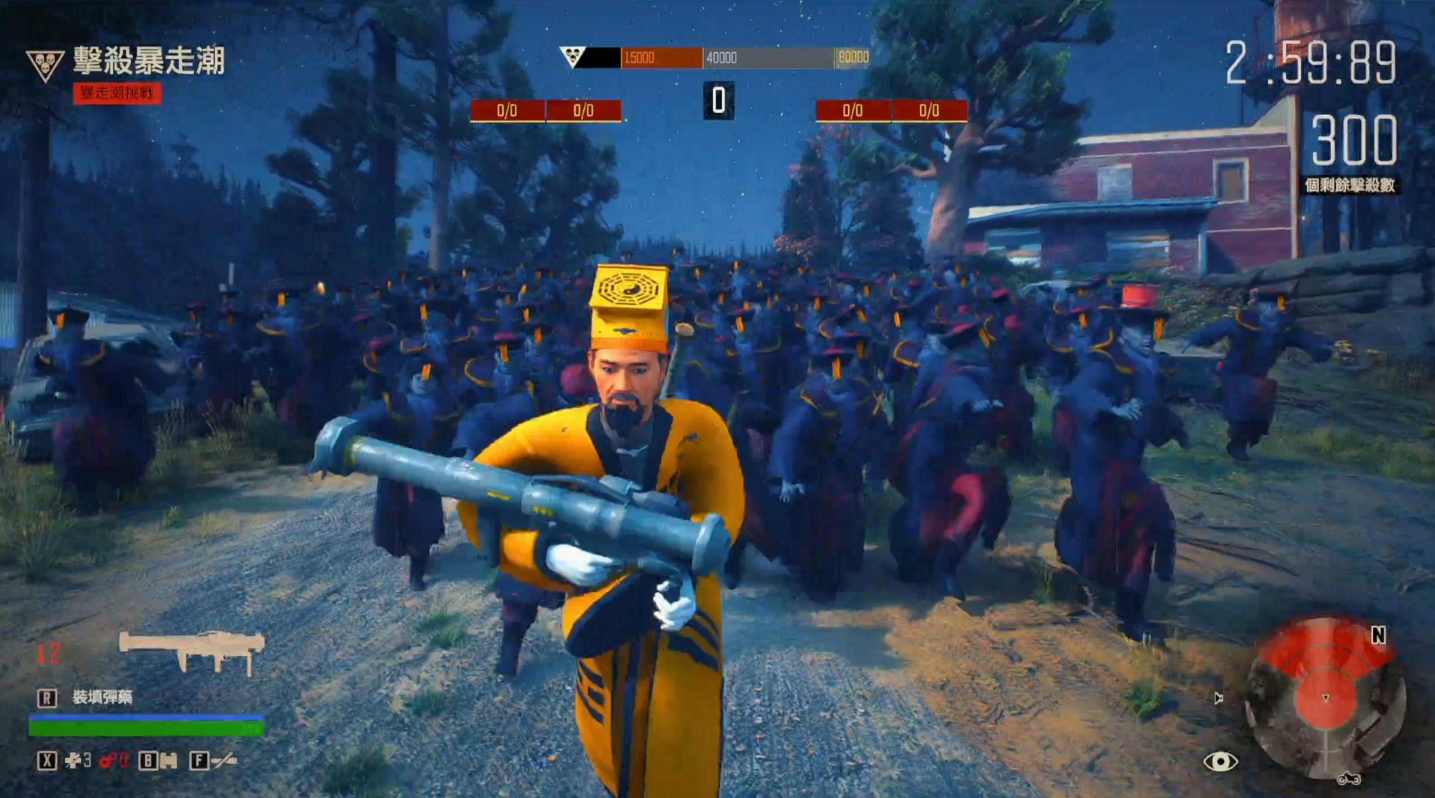The height and width of the screenshot is (798, 1435).
Task: Select the red 暴走潮挑戰 challenge tag
Action: pyautogui.click(x=117, y=94)
